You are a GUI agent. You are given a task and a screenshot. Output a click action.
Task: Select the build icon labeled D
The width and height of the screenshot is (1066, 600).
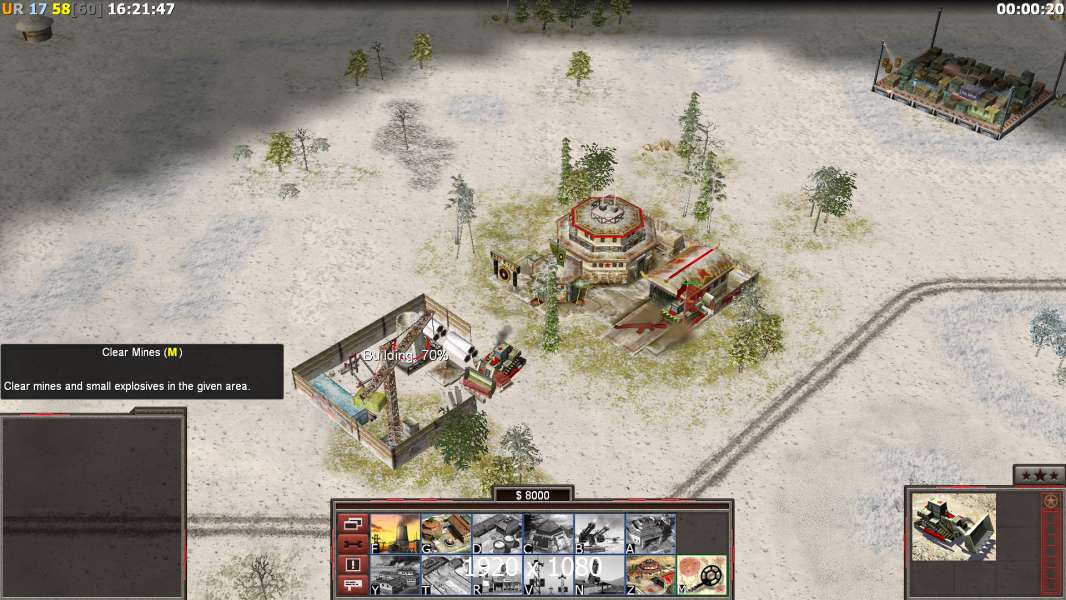[x=497, y=533]
